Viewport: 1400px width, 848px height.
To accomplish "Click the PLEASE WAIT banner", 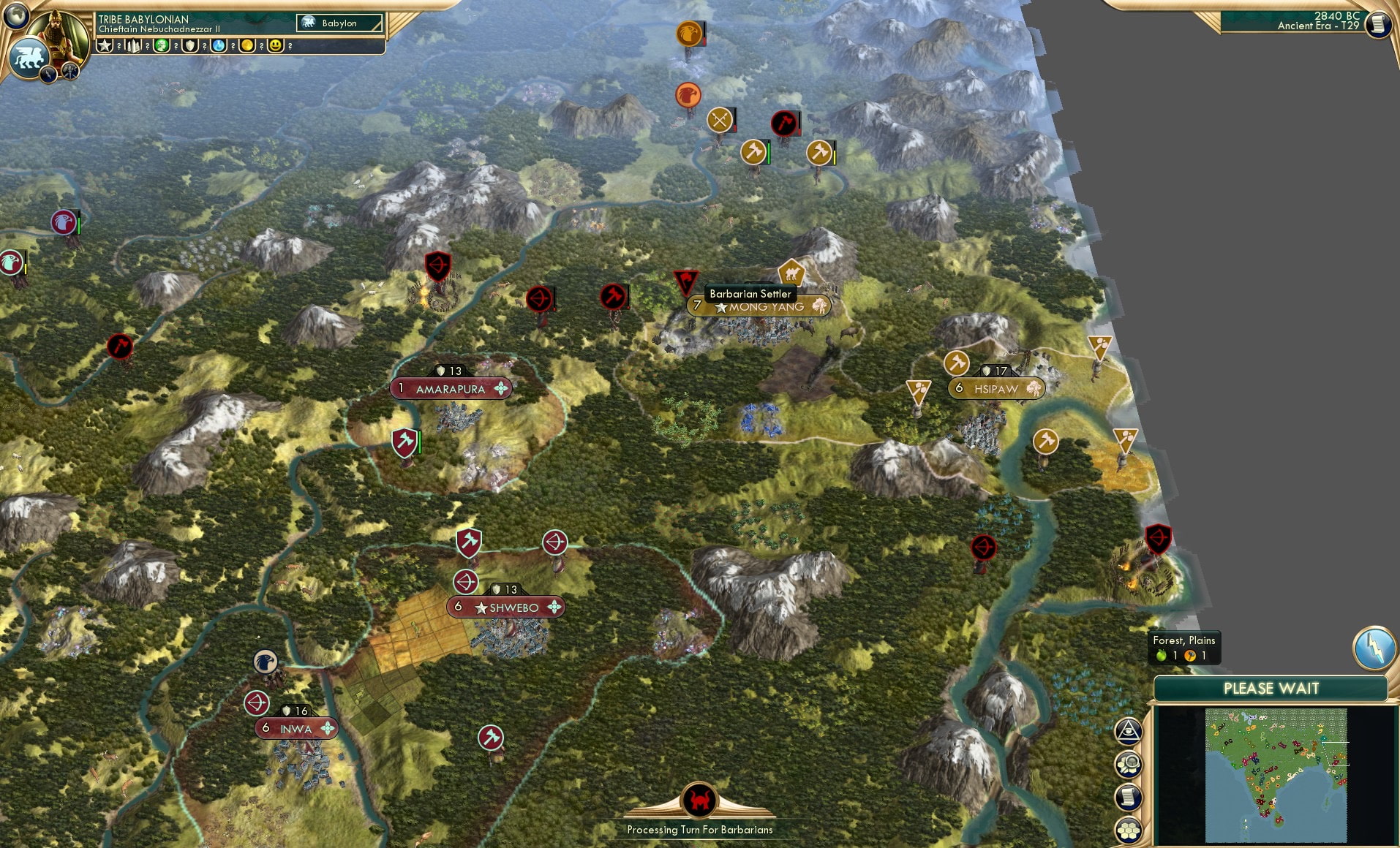I will click(x=1271, y=688).
